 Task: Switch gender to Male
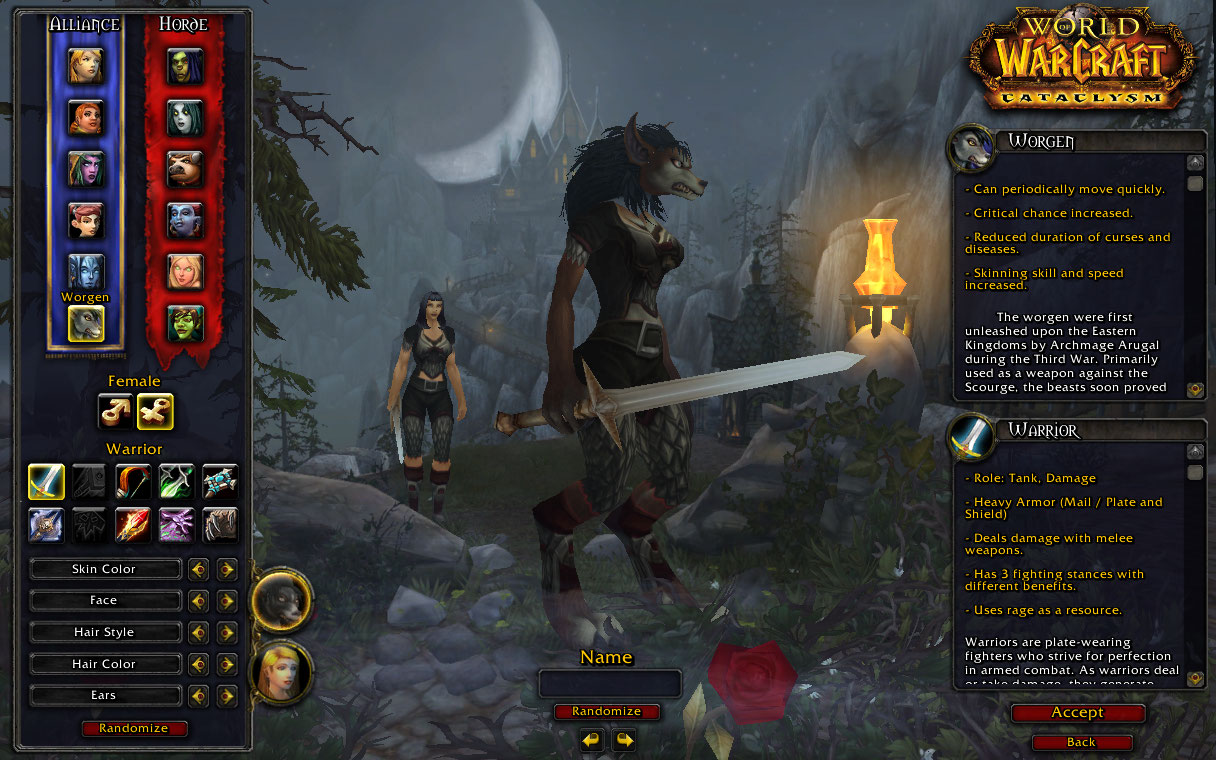point(114,411)
